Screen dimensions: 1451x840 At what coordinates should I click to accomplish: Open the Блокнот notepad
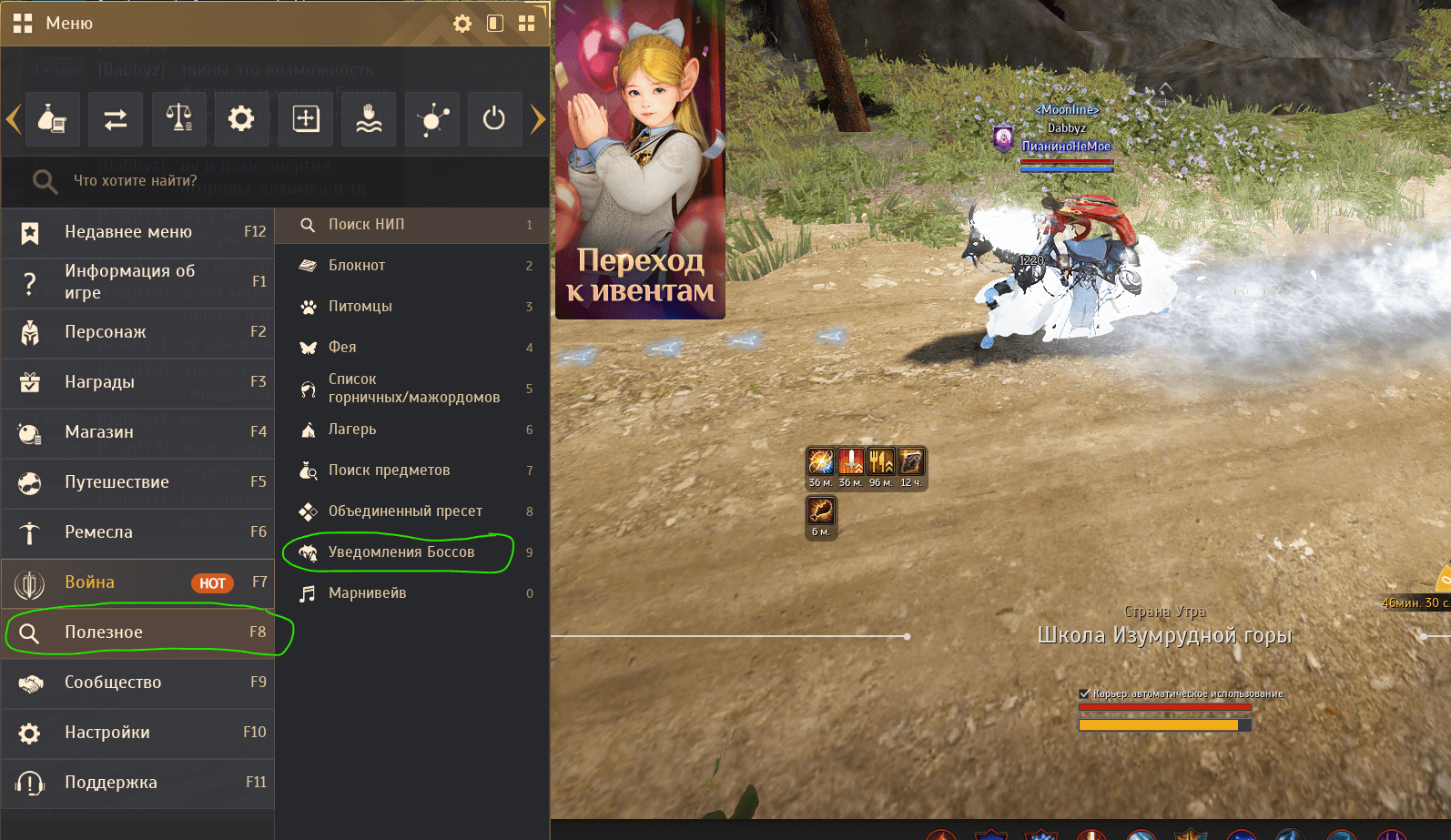(x=411, y=266)
